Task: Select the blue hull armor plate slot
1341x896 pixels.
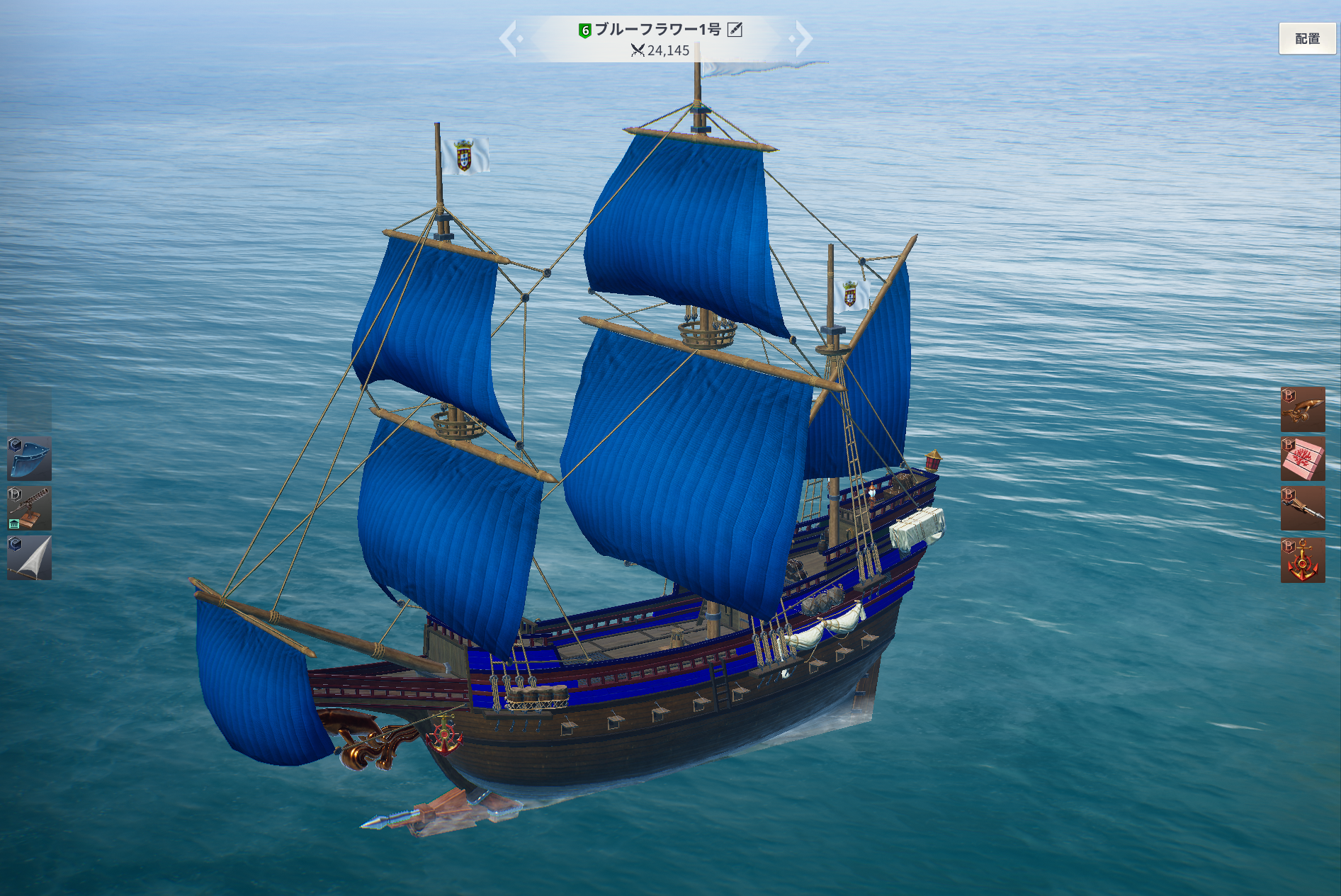Action: (29, 458)
